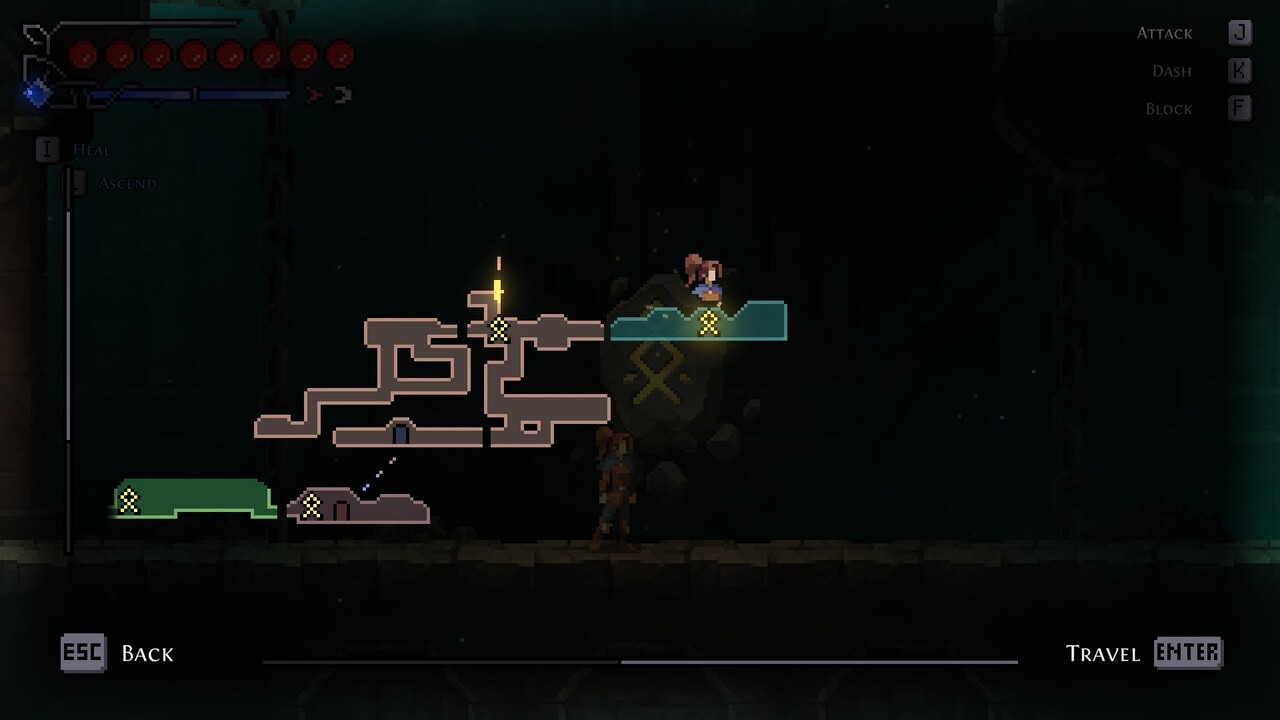Select the waypoint rune in the central tan corridors

pos(498,329)
